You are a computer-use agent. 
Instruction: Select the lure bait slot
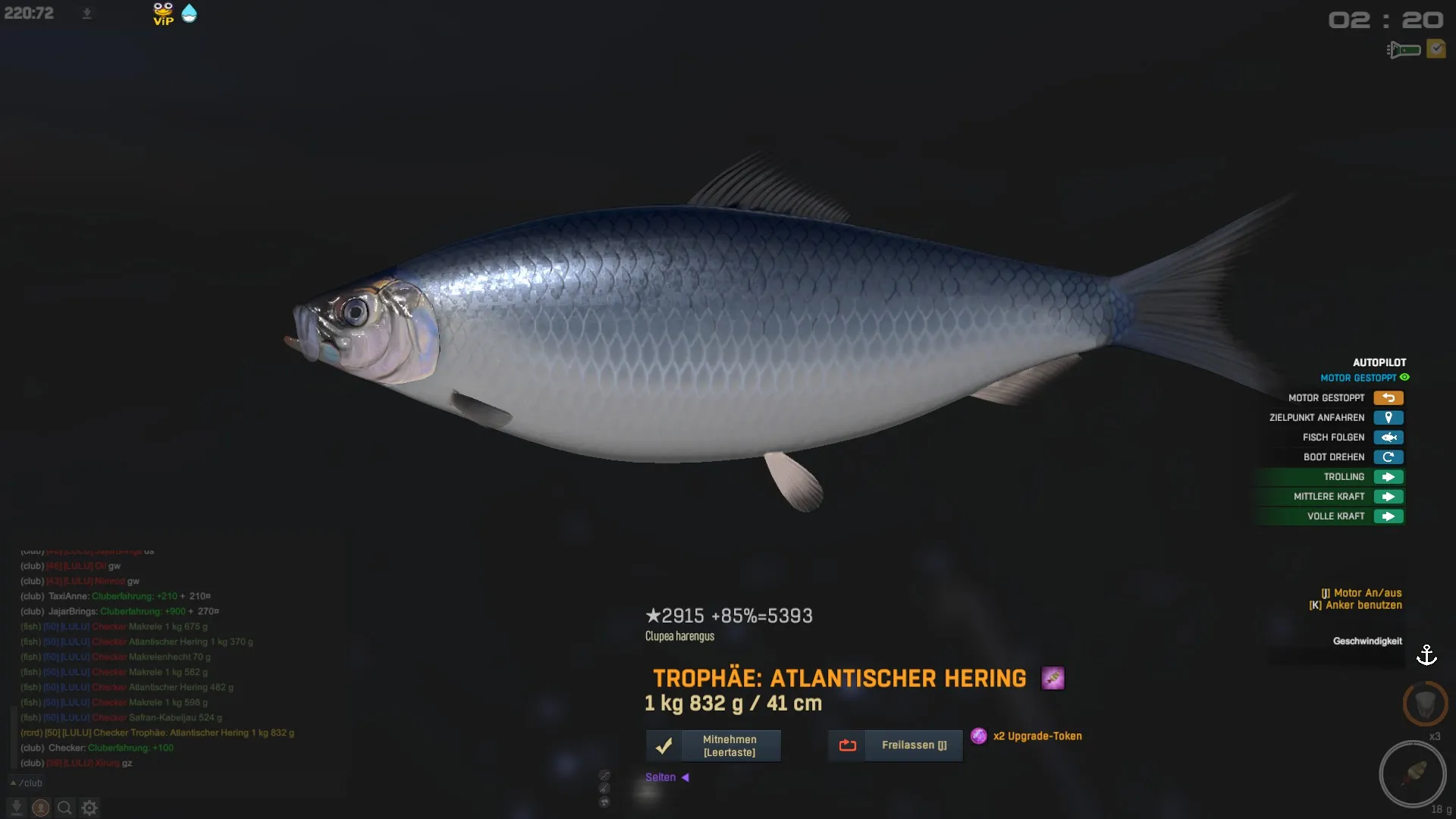pyautogui.click(x=1412, y=774)
